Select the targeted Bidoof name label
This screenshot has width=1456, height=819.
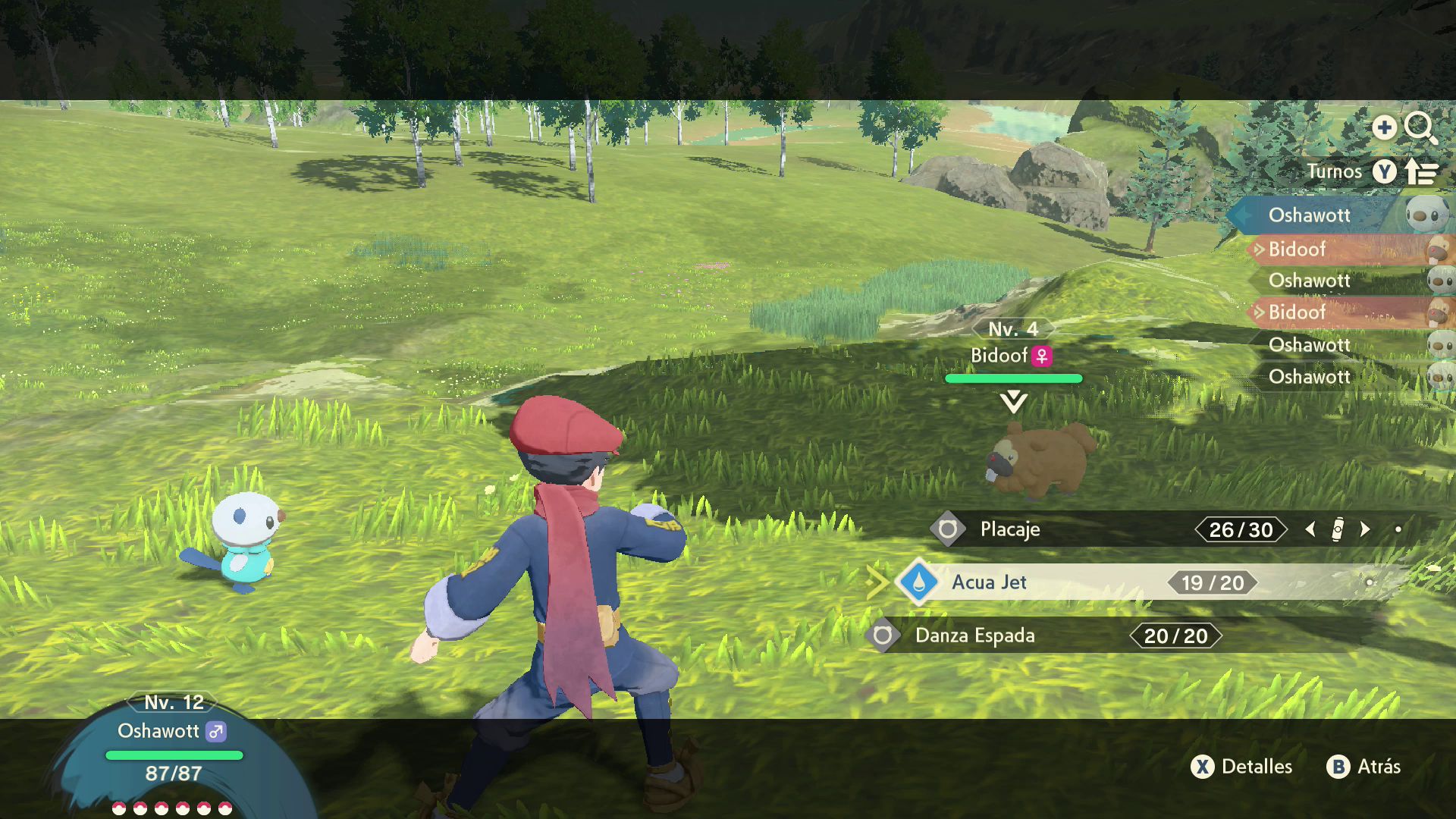999,356
